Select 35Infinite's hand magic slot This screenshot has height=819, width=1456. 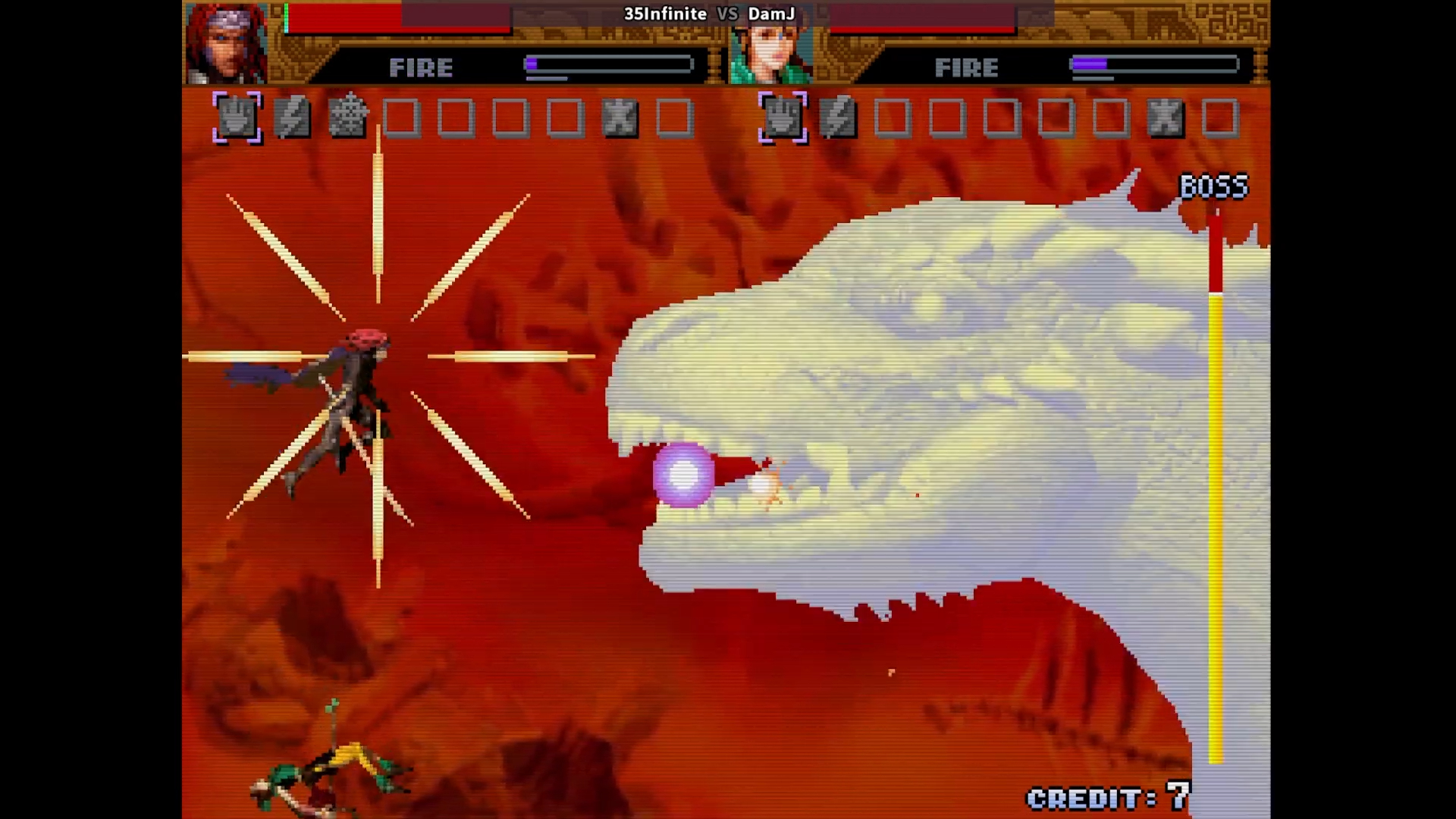point(237,118)
